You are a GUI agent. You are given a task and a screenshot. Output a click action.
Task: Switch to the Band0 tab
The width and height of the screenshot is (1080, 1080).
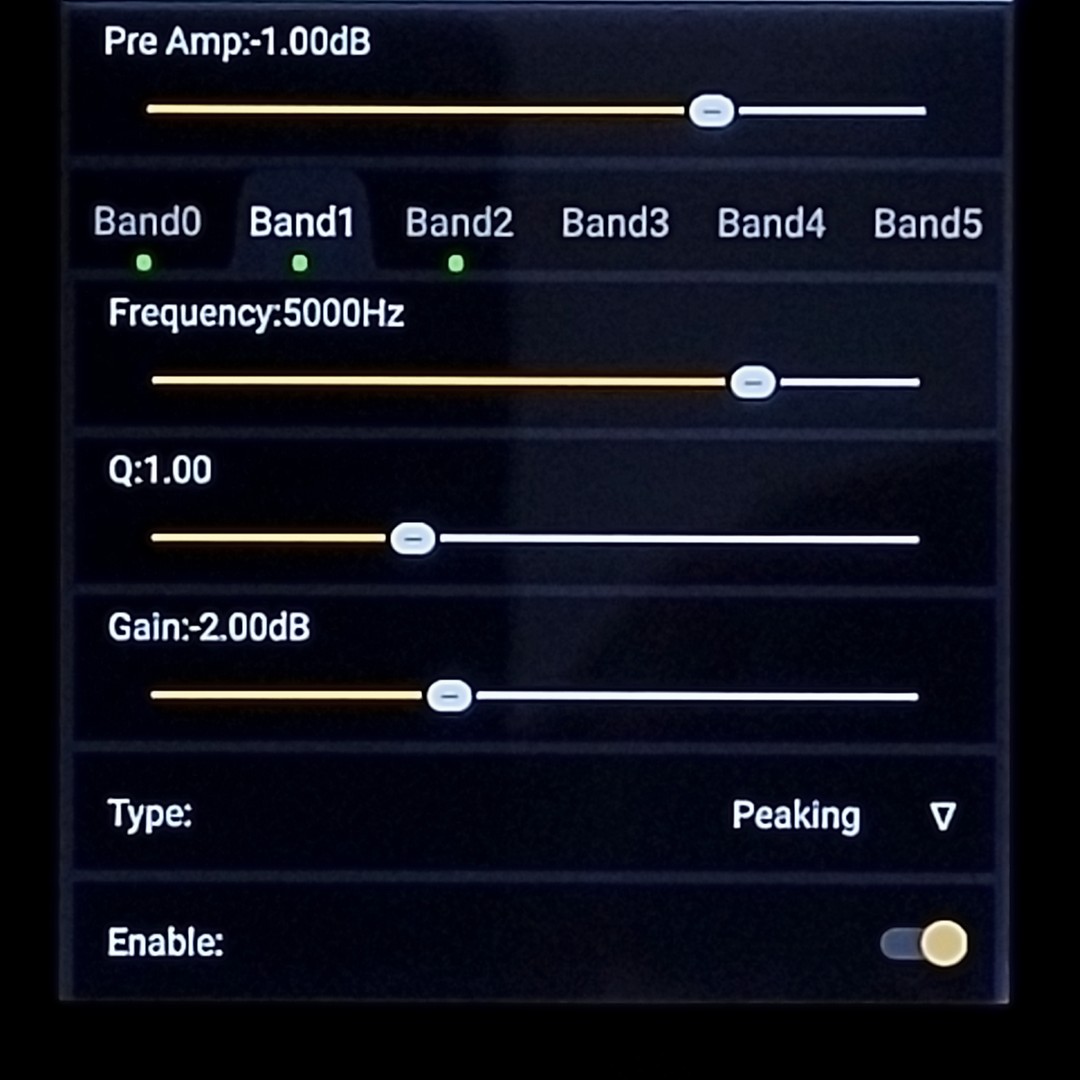[x=147, y=223]
